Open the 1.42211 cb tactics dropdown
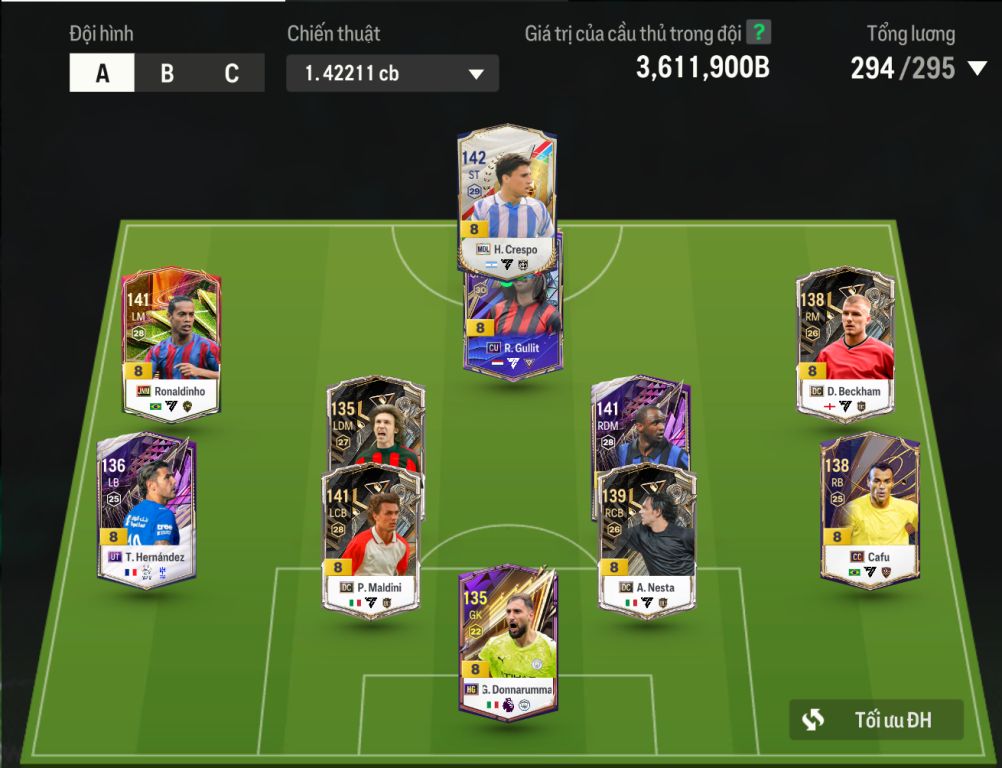This screenshot has height=768, width=1002. [392, 73]
